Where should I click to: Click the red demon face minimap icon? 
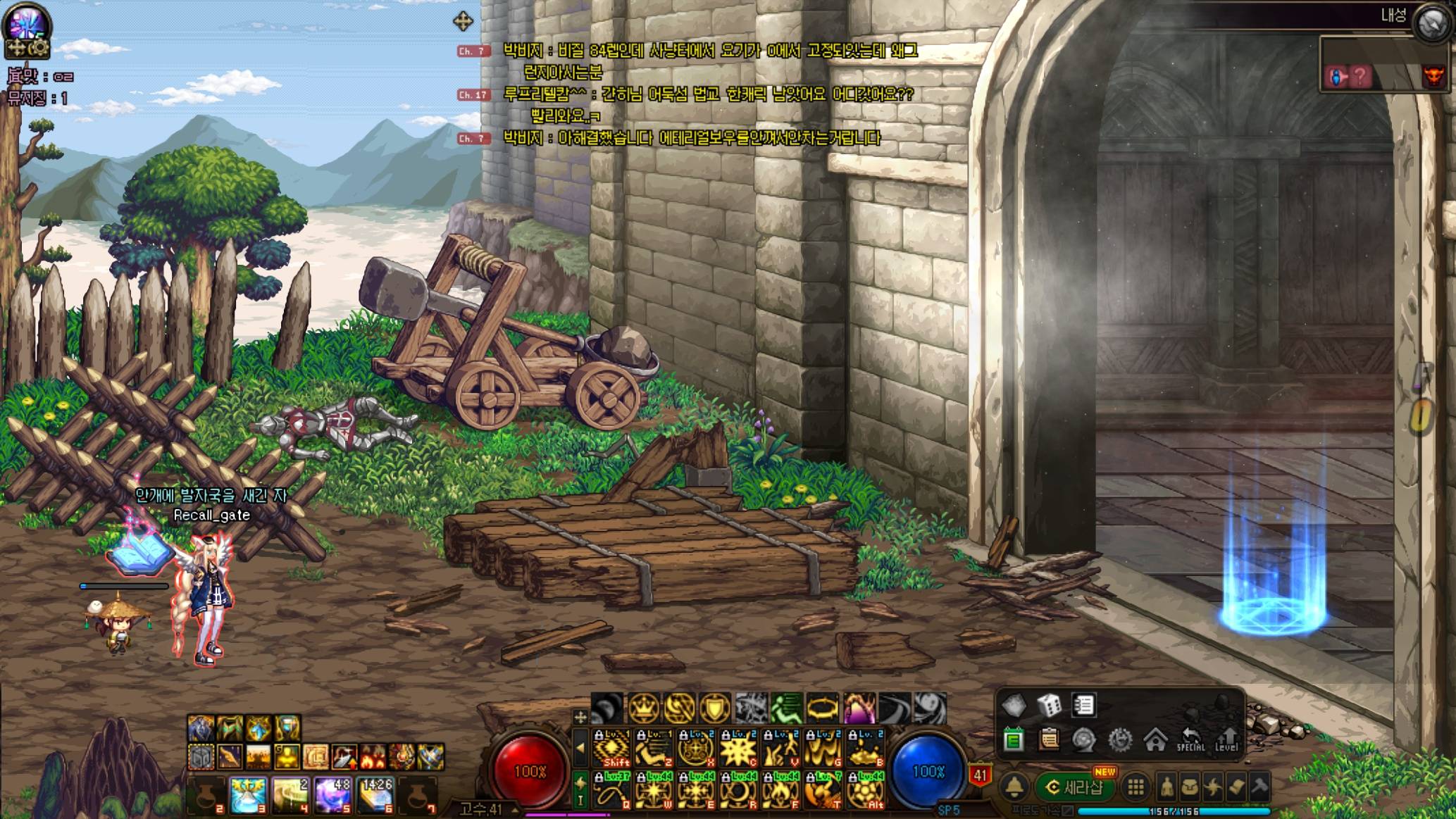point(1433,76)
